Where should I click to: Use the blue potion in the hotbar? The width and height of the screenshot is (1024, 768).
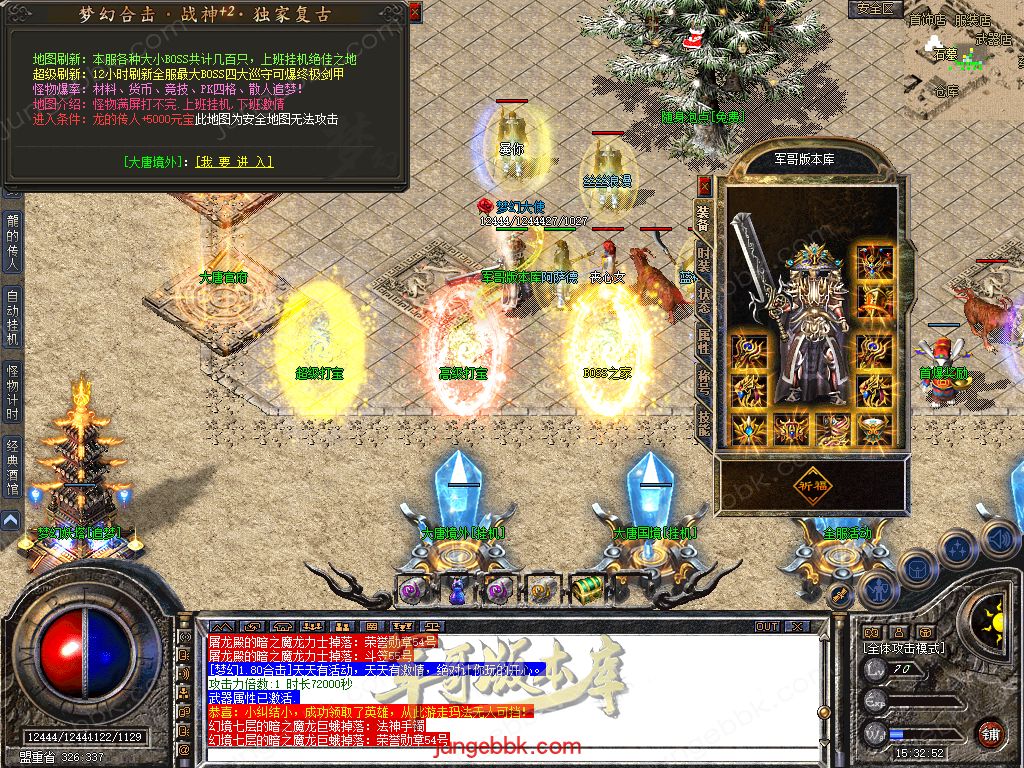[x=456, y=591]
